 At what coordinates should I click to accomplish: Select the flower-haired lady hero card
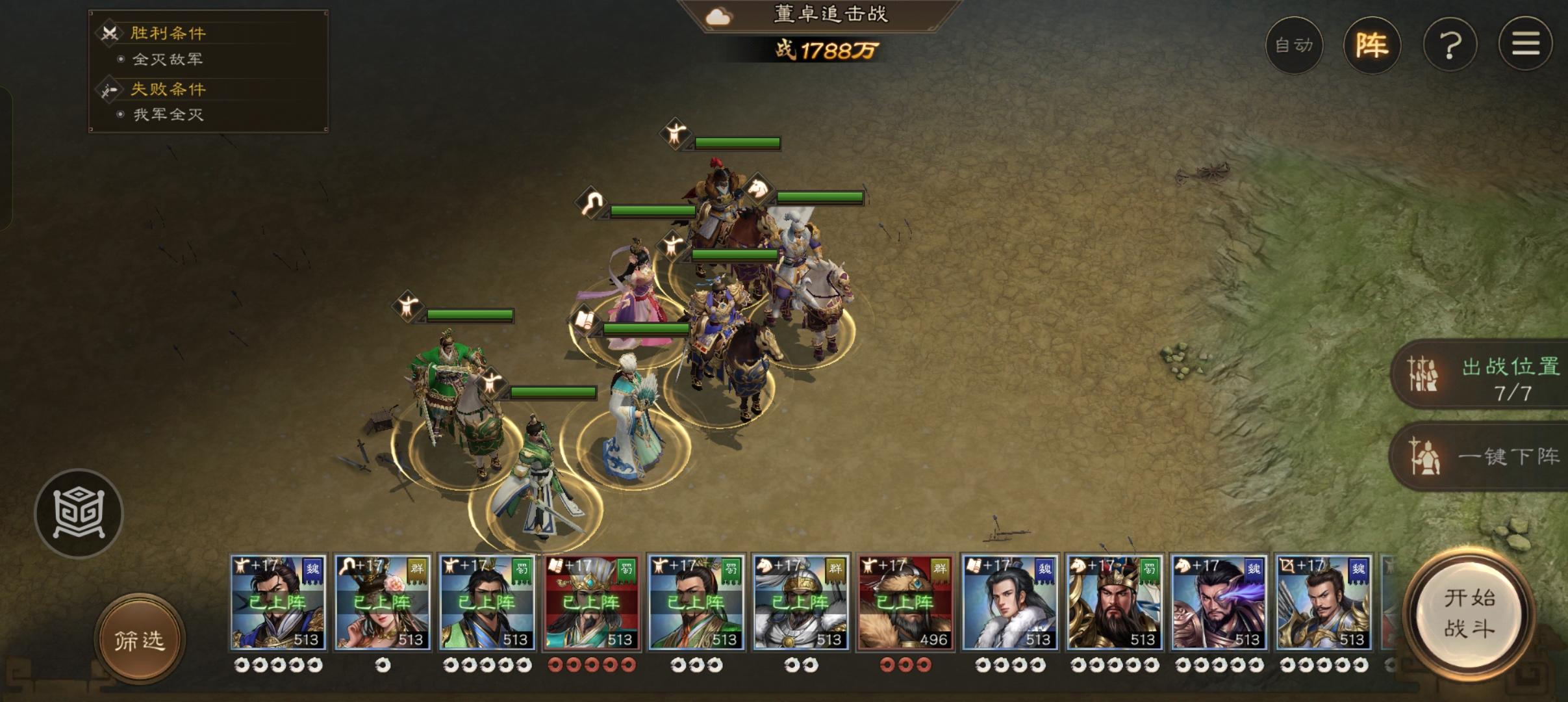tap(383, 603)
